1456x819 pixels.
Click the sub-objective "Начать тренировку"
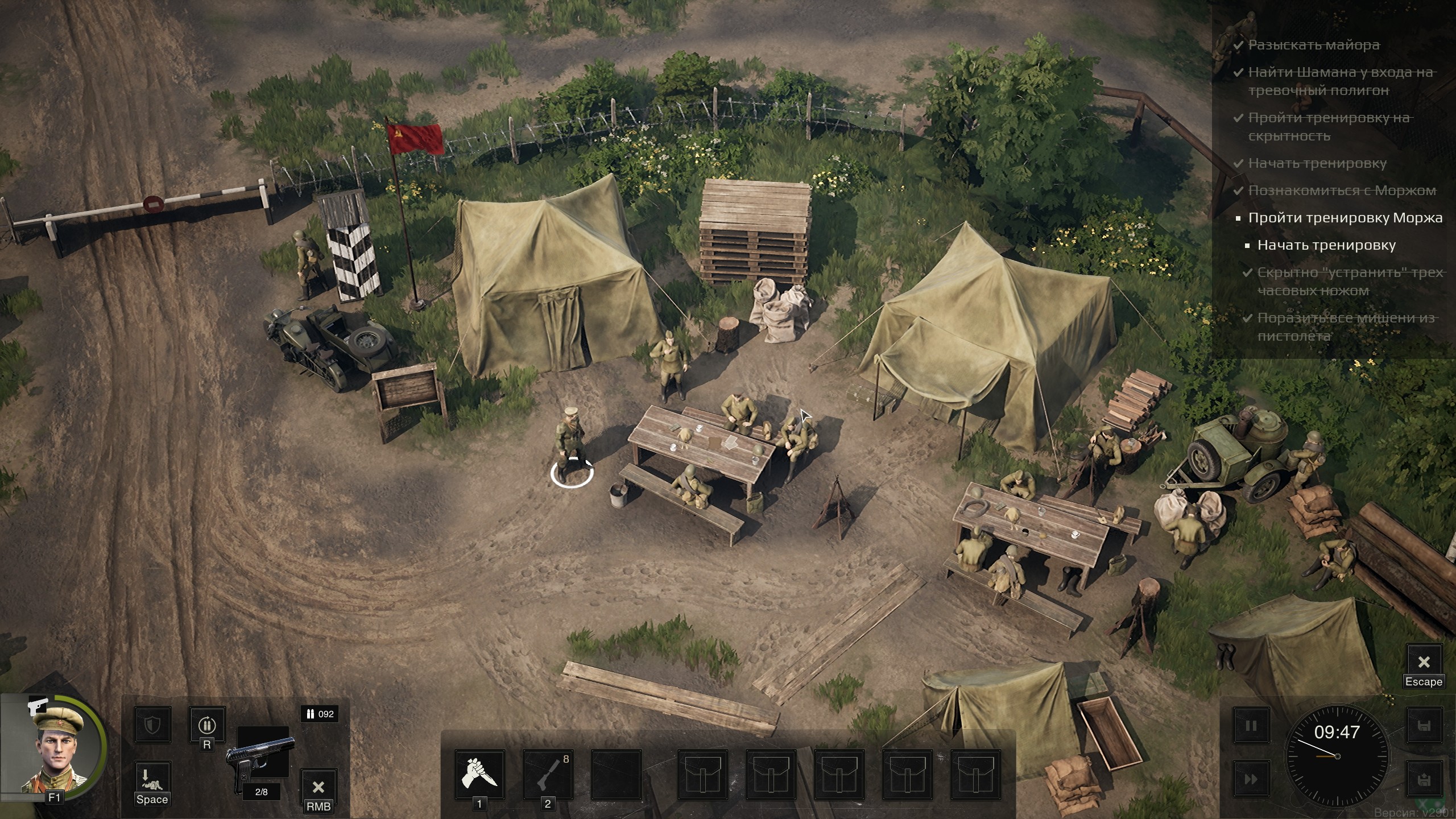[x=1326, y=245]
